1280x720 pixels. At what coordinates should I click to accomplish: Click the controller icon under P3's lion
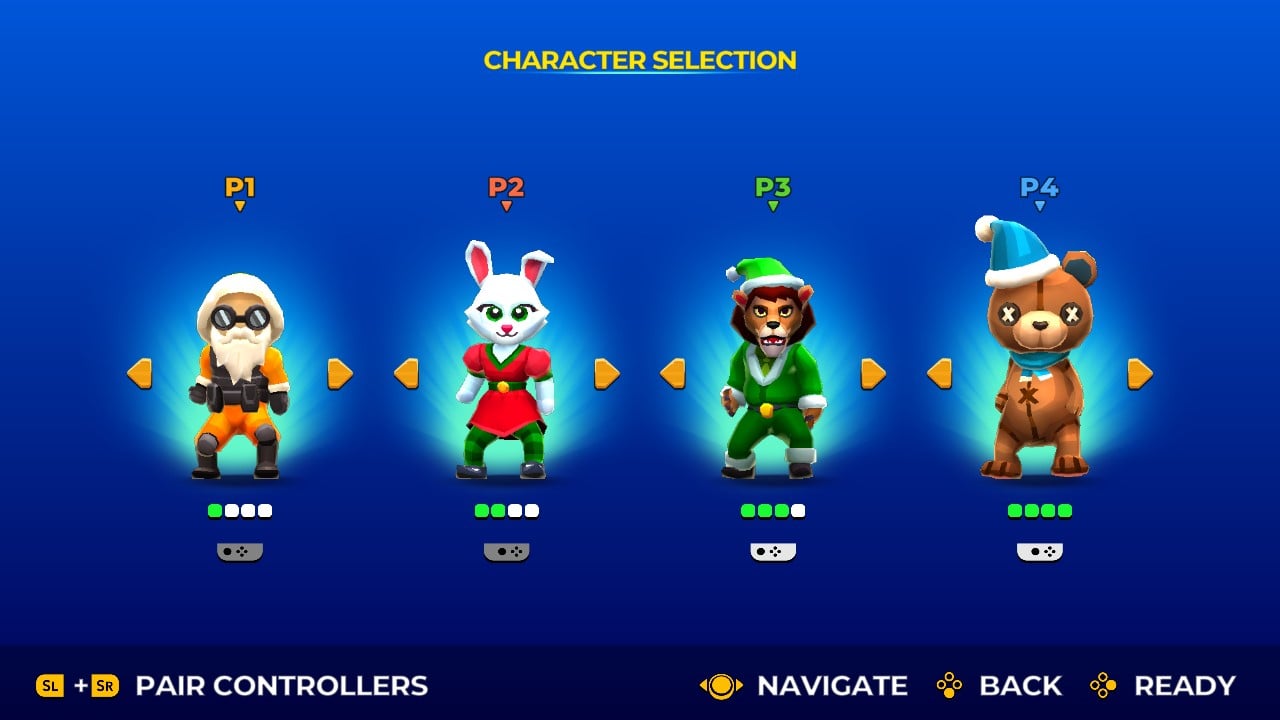773,549
